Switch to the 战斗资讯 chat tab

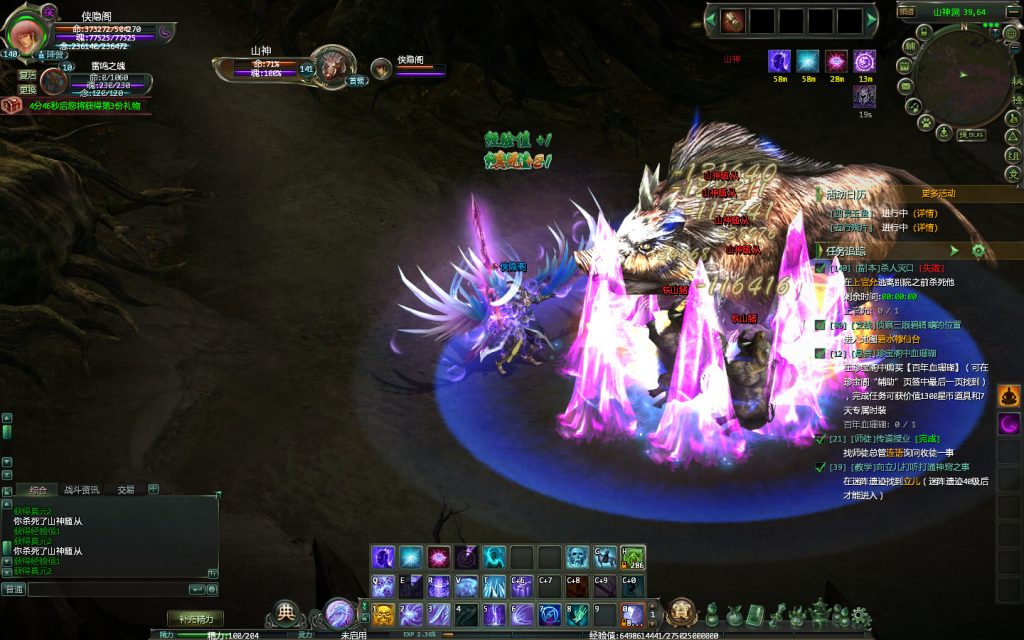pos(81,490)
